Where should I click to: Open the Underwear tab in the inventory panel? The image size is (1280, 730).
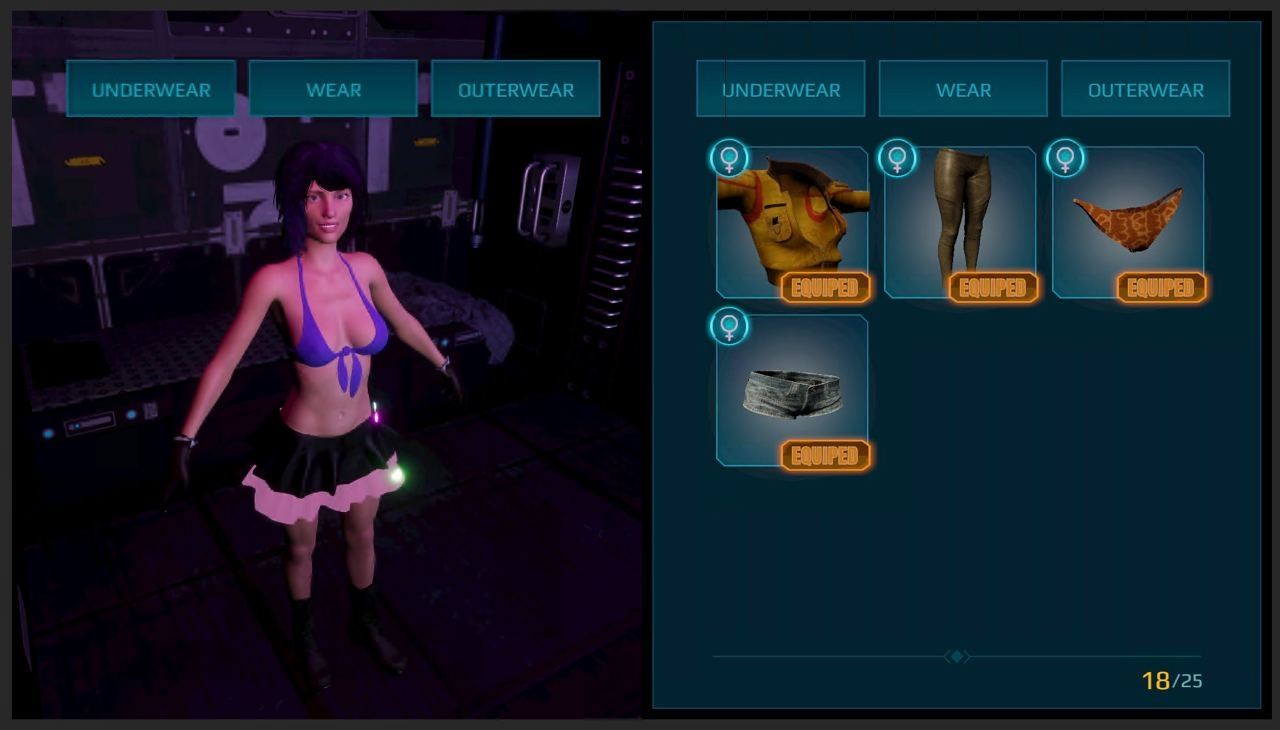point(780,89)
